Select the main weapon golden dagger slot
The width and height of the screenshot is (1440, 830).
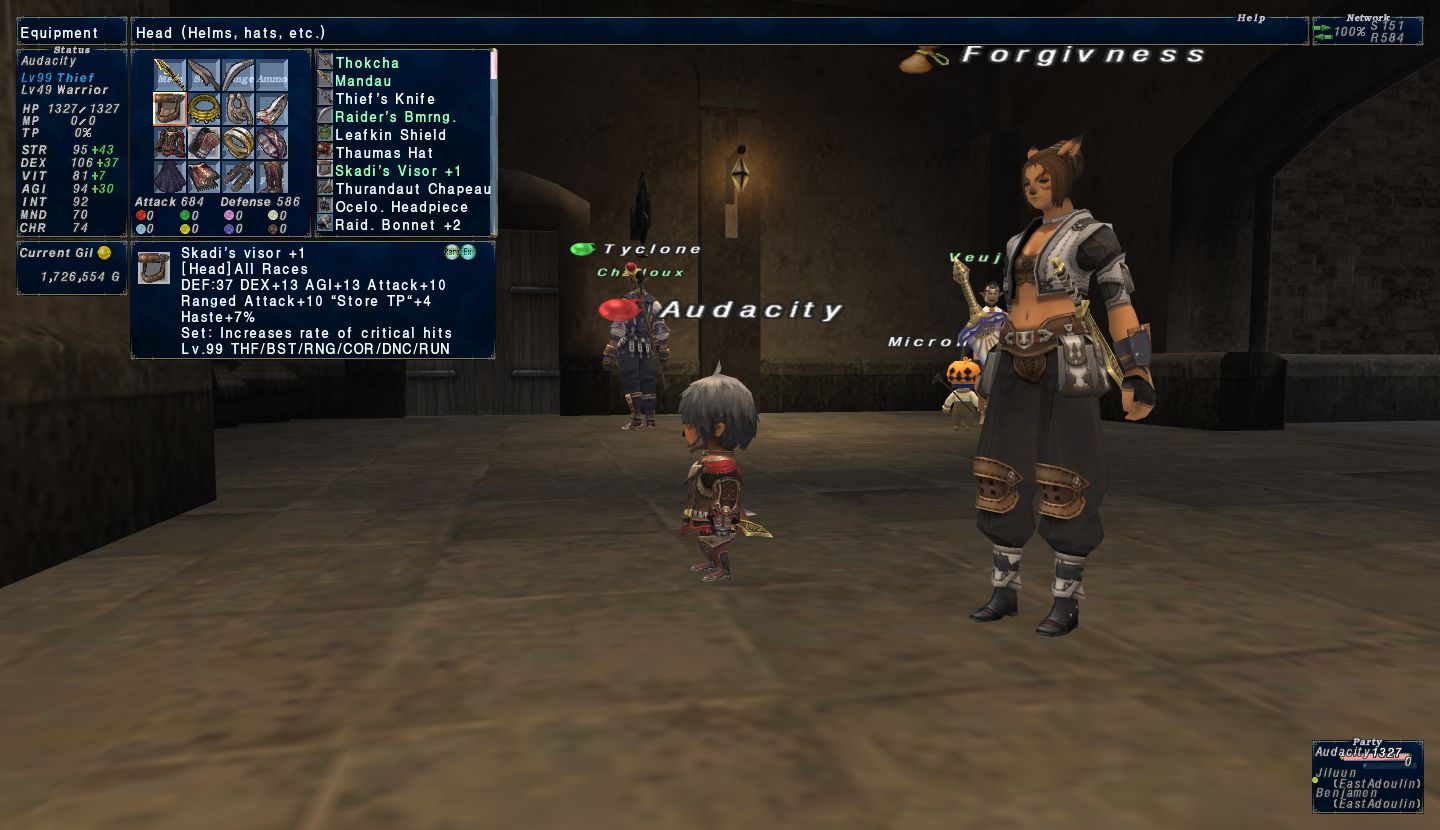[169, 75]
